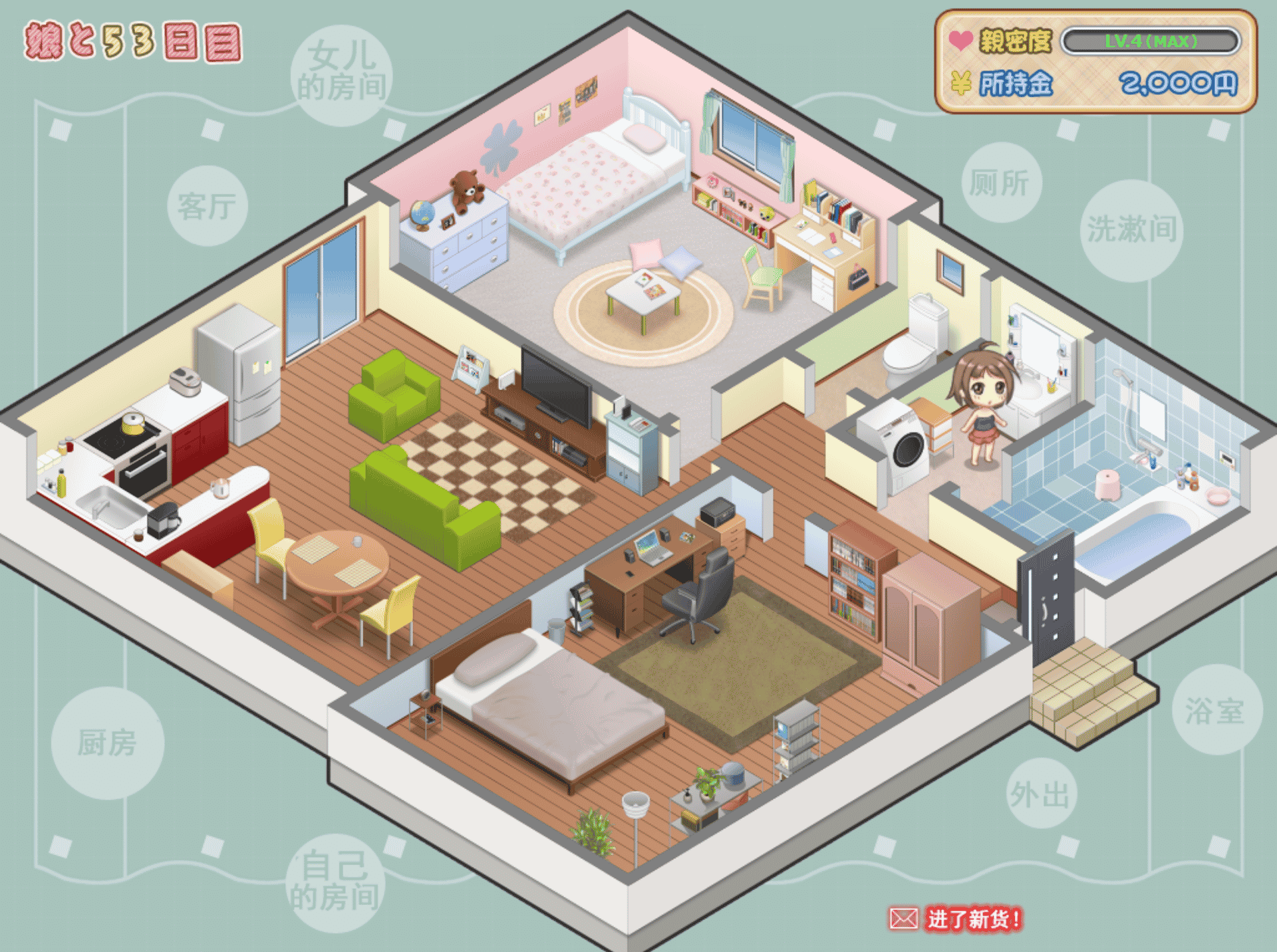Go to 女儿的房间 (daughter's room)
This screenshot has width=1277, height=952.
click(341, 75)
